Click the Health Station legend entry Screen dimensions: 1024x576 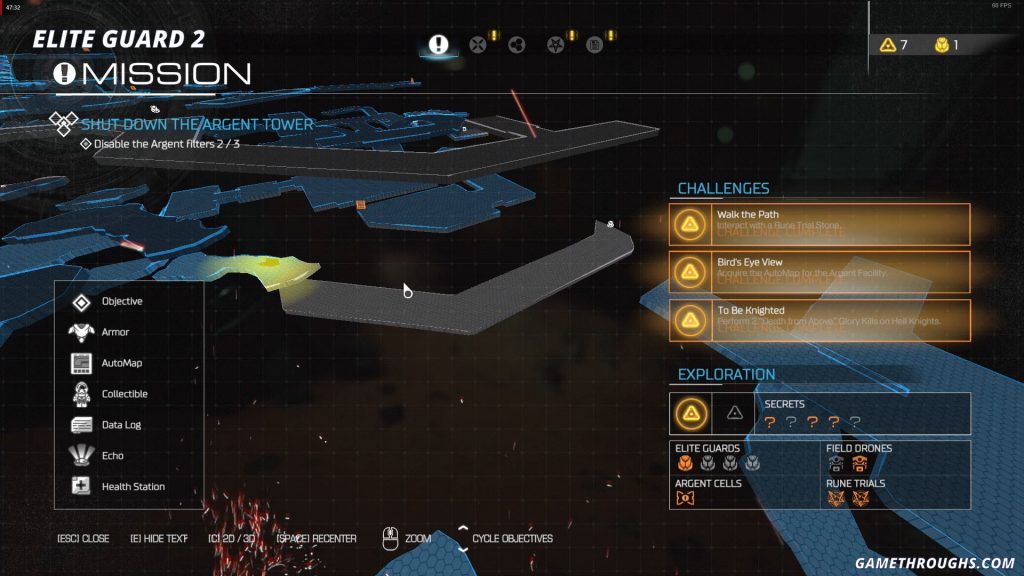(133, 487)
